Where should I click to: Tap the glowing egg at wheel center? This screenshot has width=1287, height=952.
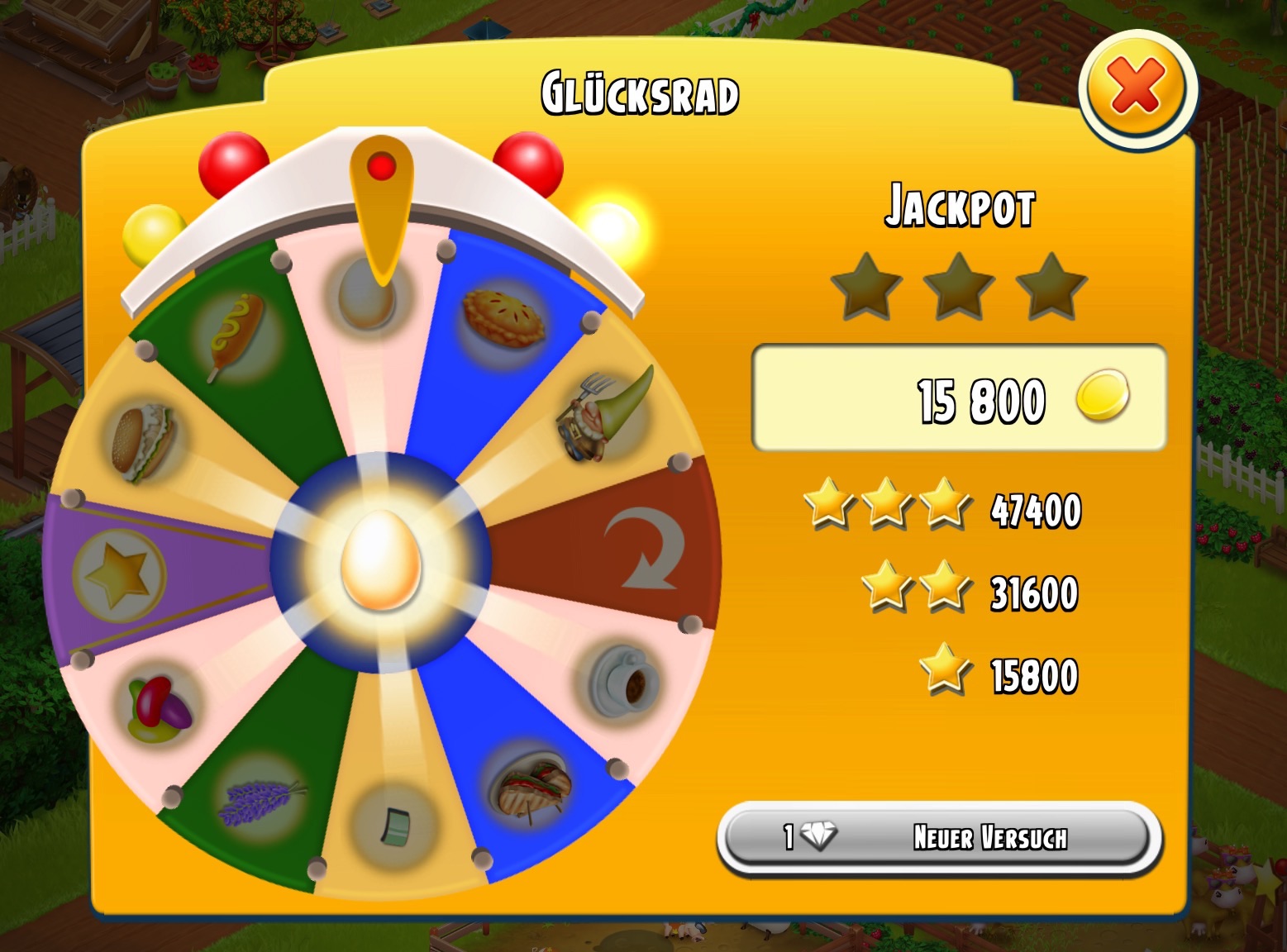(381, 561)
